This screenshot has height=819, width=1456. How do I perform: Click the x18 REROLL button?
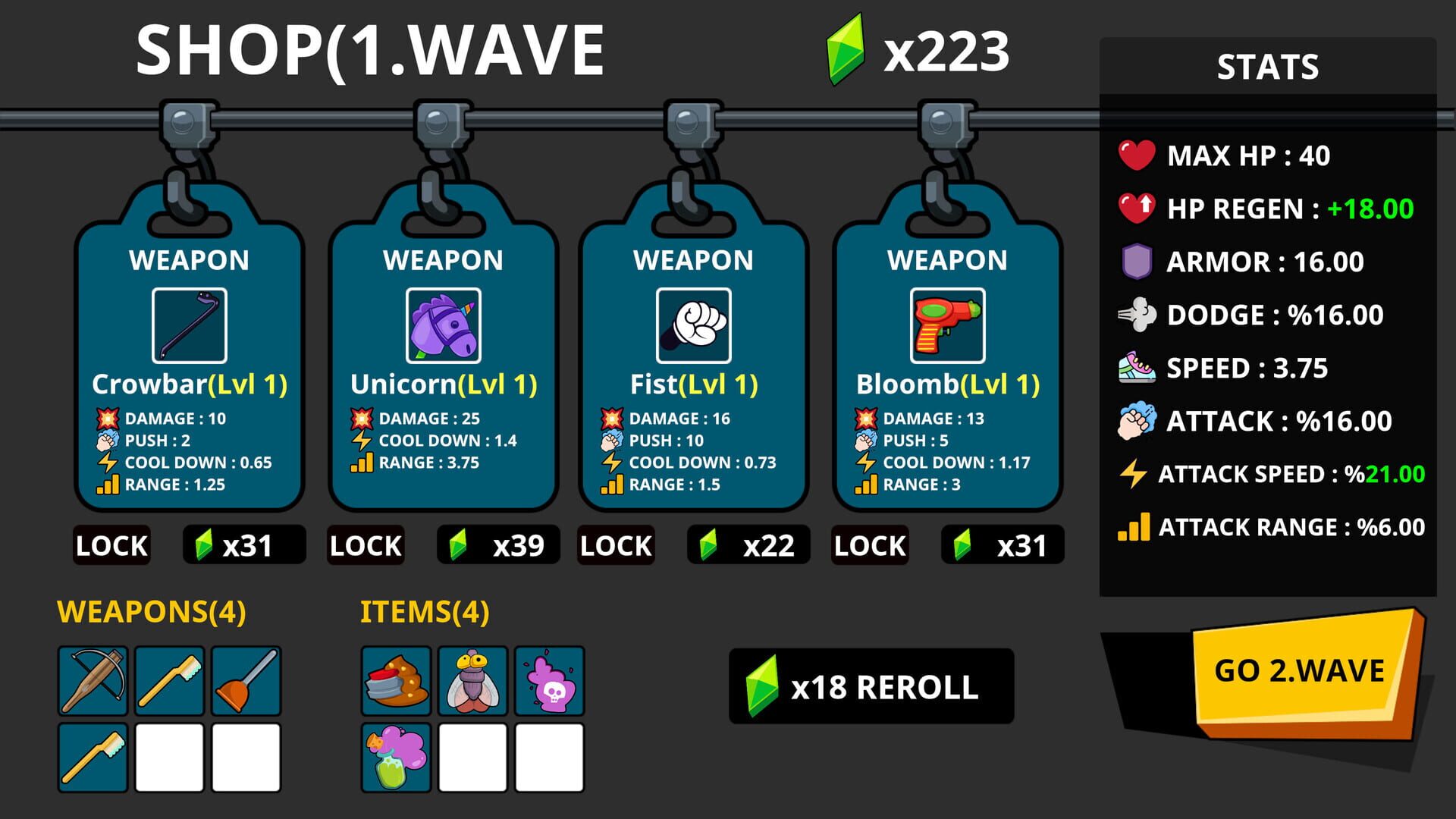(x=870, y=686)
